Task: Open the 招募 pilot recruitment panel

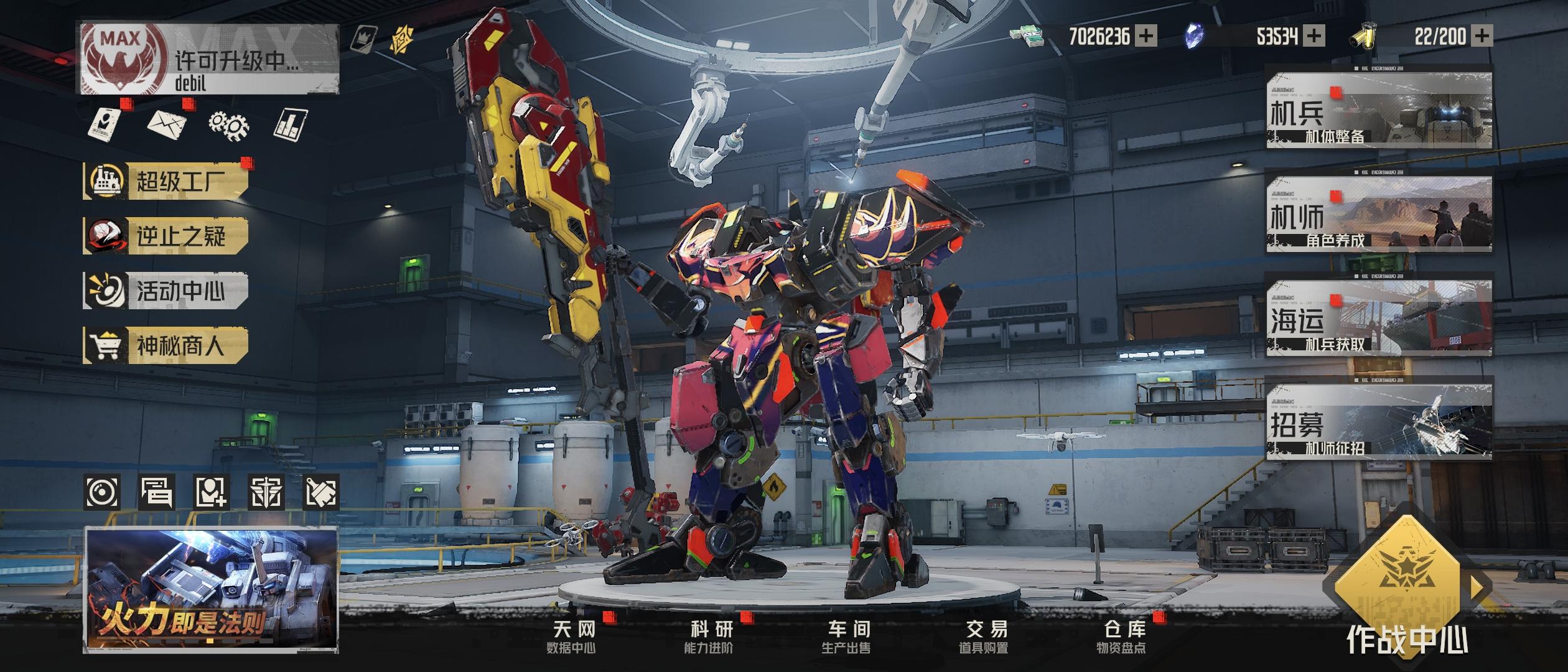Action: (1379, 423)
